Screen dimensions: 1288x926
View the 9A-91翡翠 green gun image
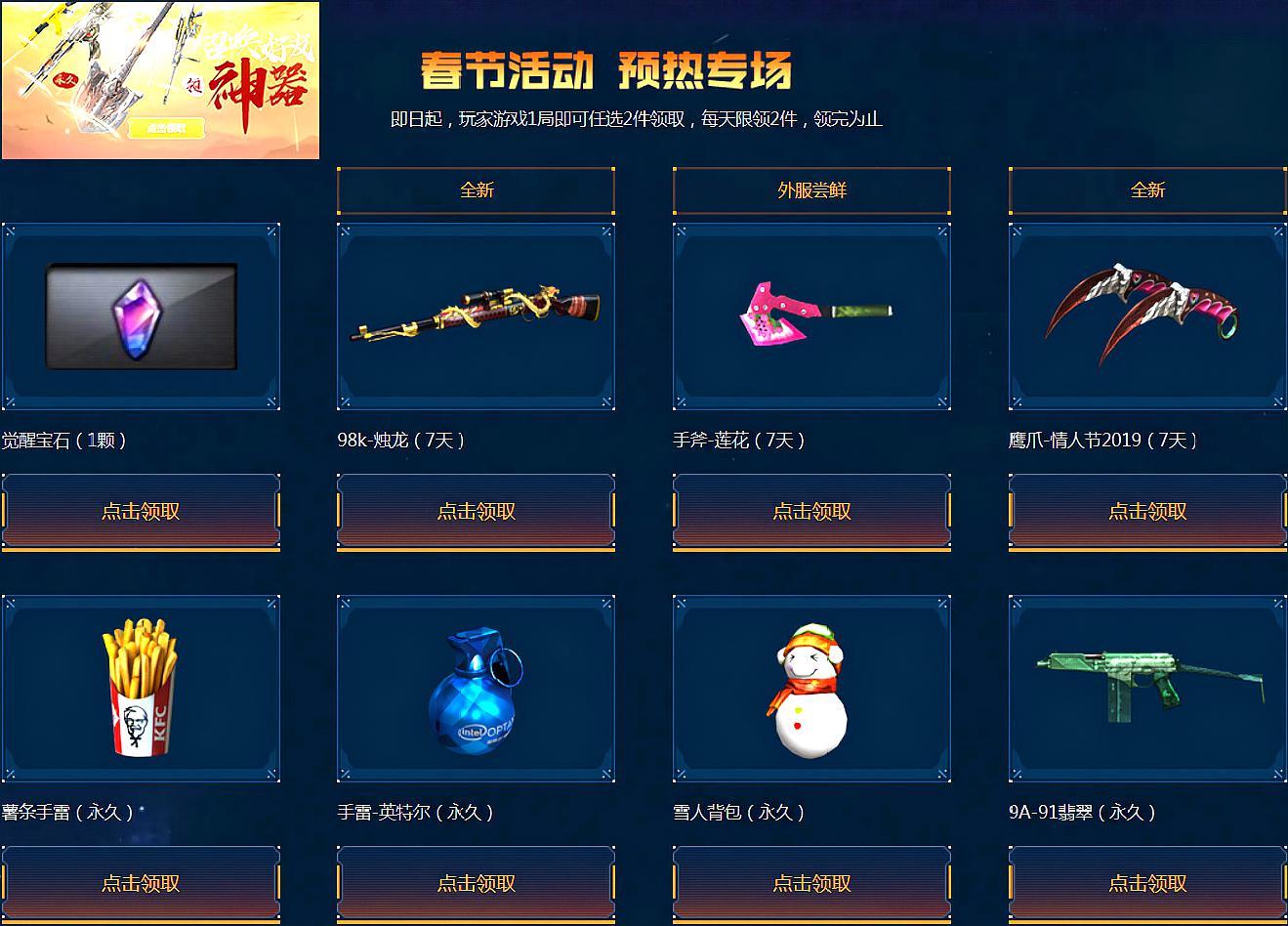1145,687
